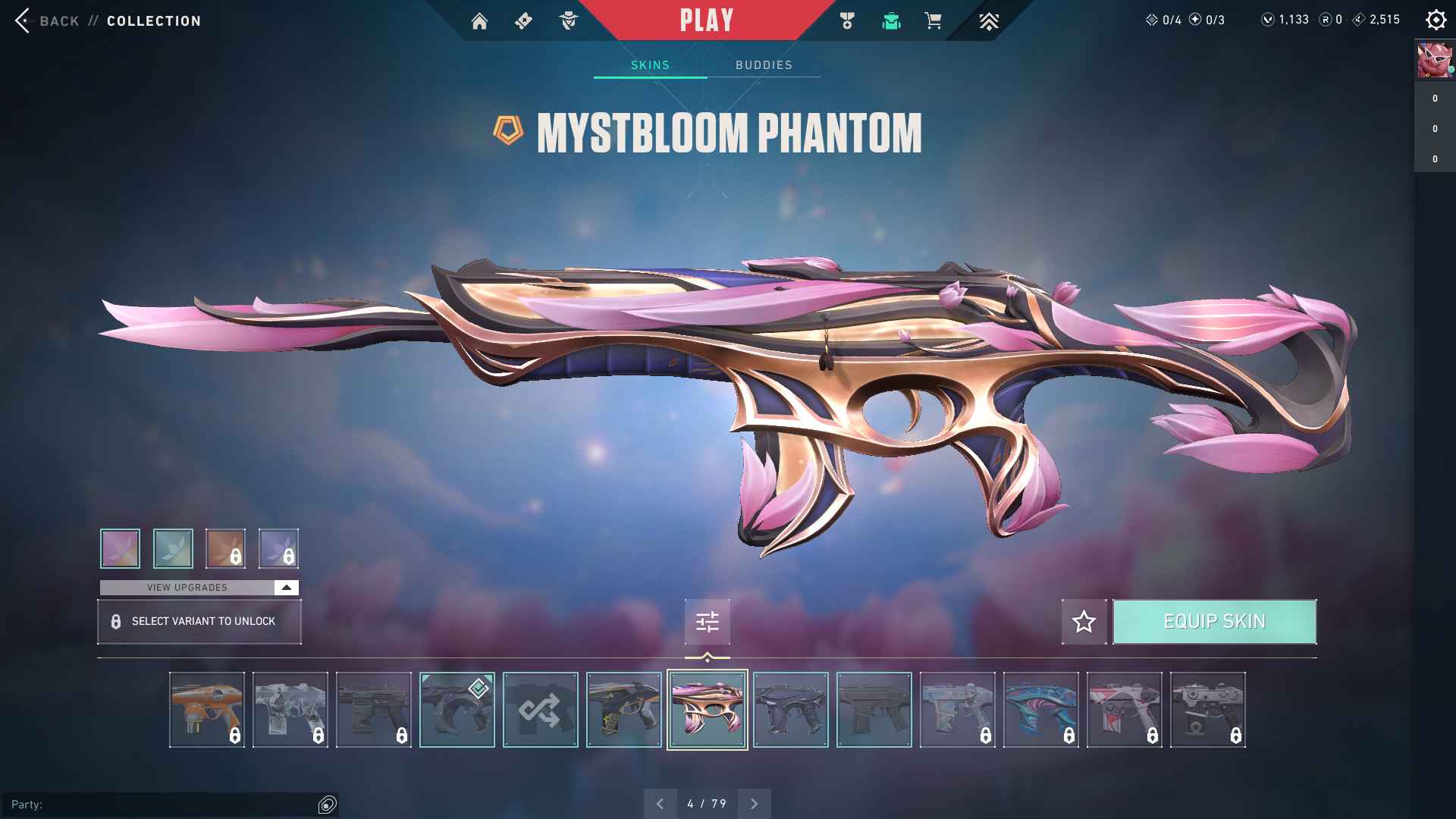This screenshot has width=1456, height=819.
Task: Go to the previous skins page
Action: tap(660, 804)
